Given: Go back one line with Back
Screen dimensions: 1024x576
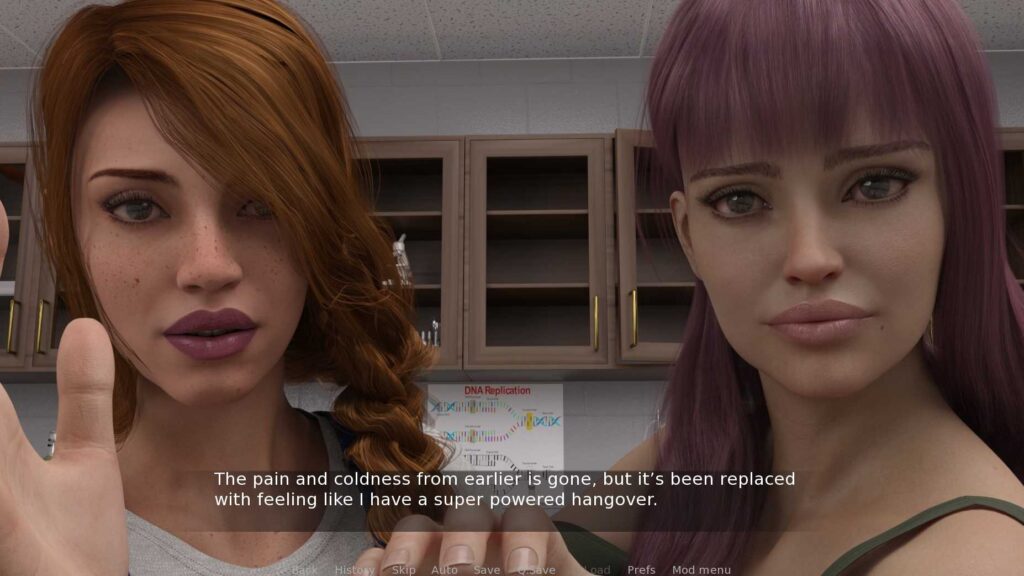Looking at the screenshot, I should pyautogui.click(x=304, y=570).
